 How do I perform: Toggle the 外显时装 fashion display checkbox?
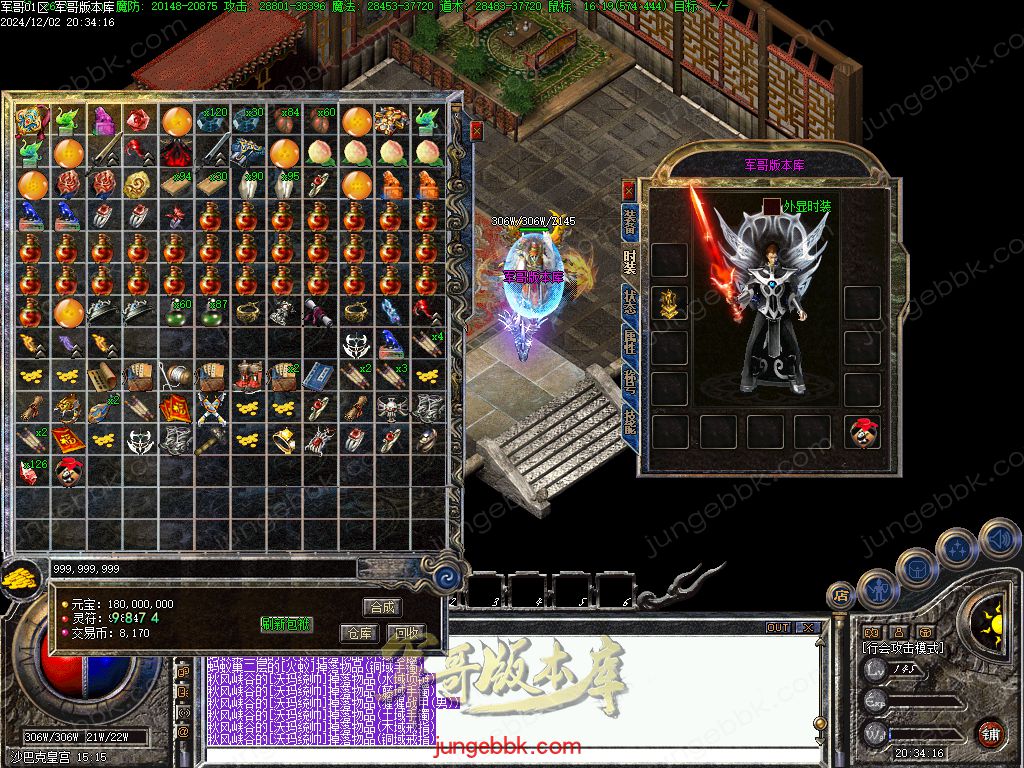[772, 205]
